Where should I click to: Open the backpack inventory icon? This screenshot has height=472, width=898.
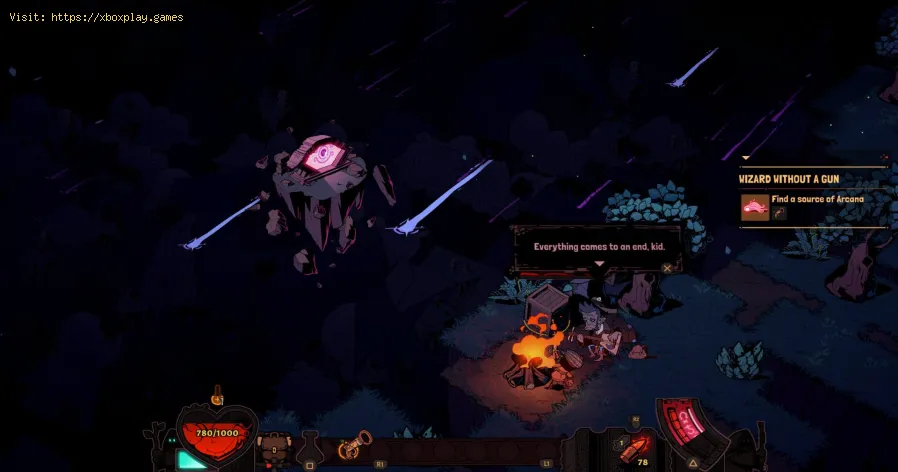[x=273, y=448]
